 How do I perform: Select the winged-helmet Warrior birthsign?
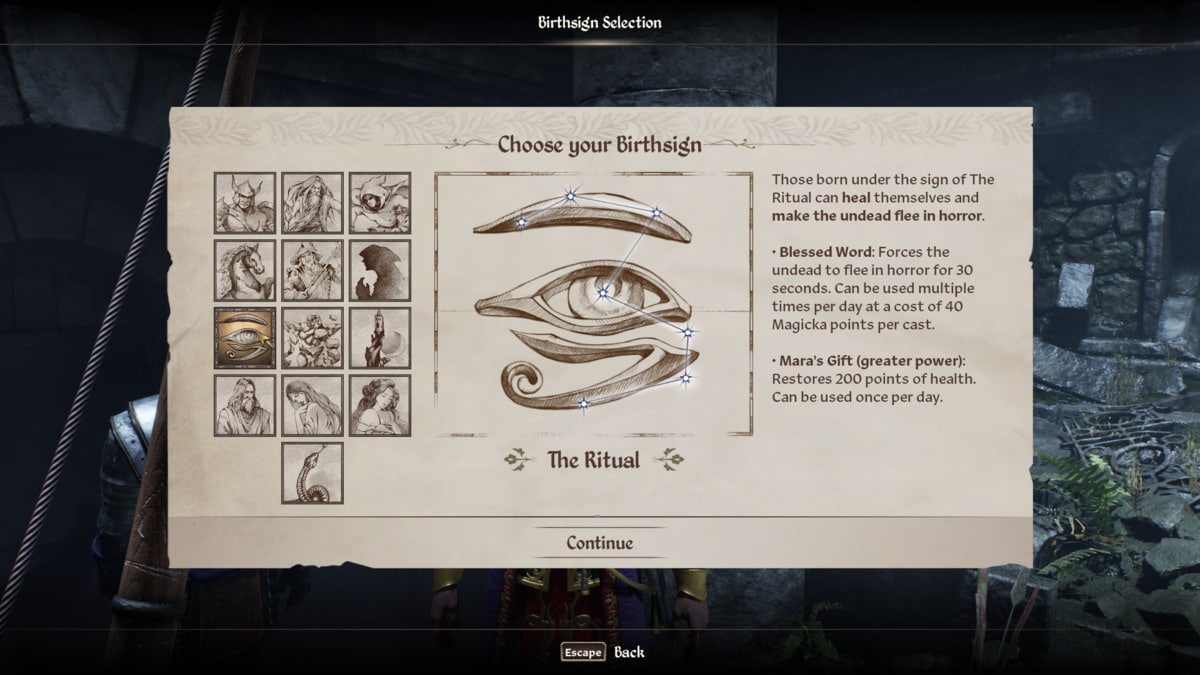(x=245, y=203)
